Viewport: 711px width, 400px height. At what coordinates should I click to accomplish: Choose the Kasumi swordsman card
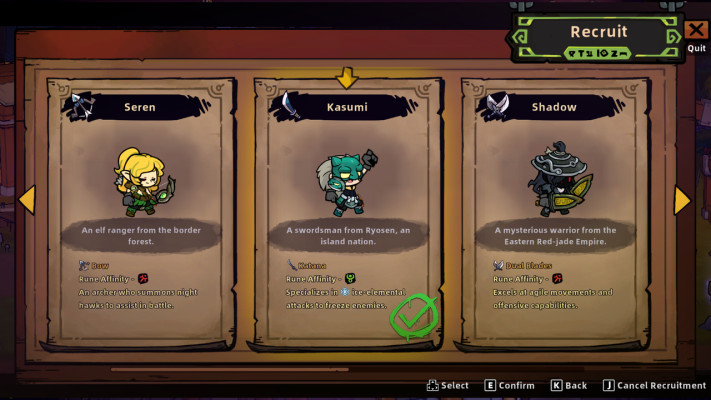347,210
